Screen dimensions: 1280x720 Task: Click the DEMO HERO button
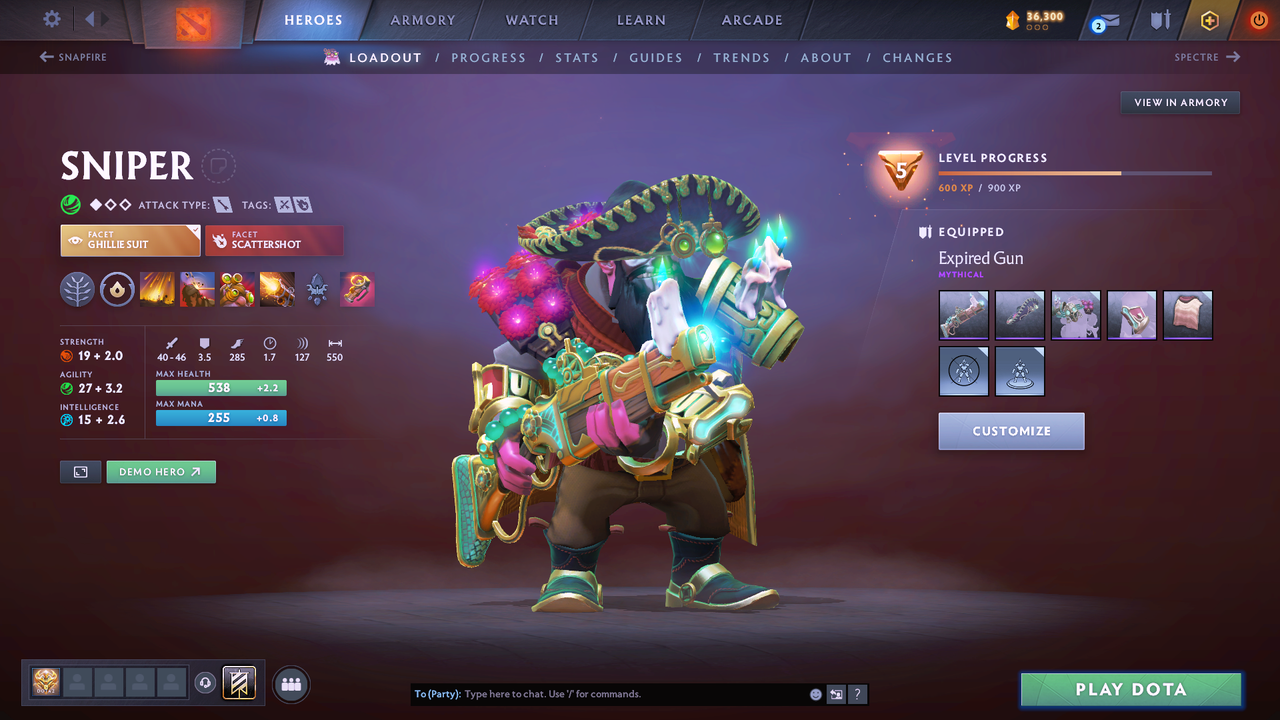pyautogui.click(x=160, y=471)
